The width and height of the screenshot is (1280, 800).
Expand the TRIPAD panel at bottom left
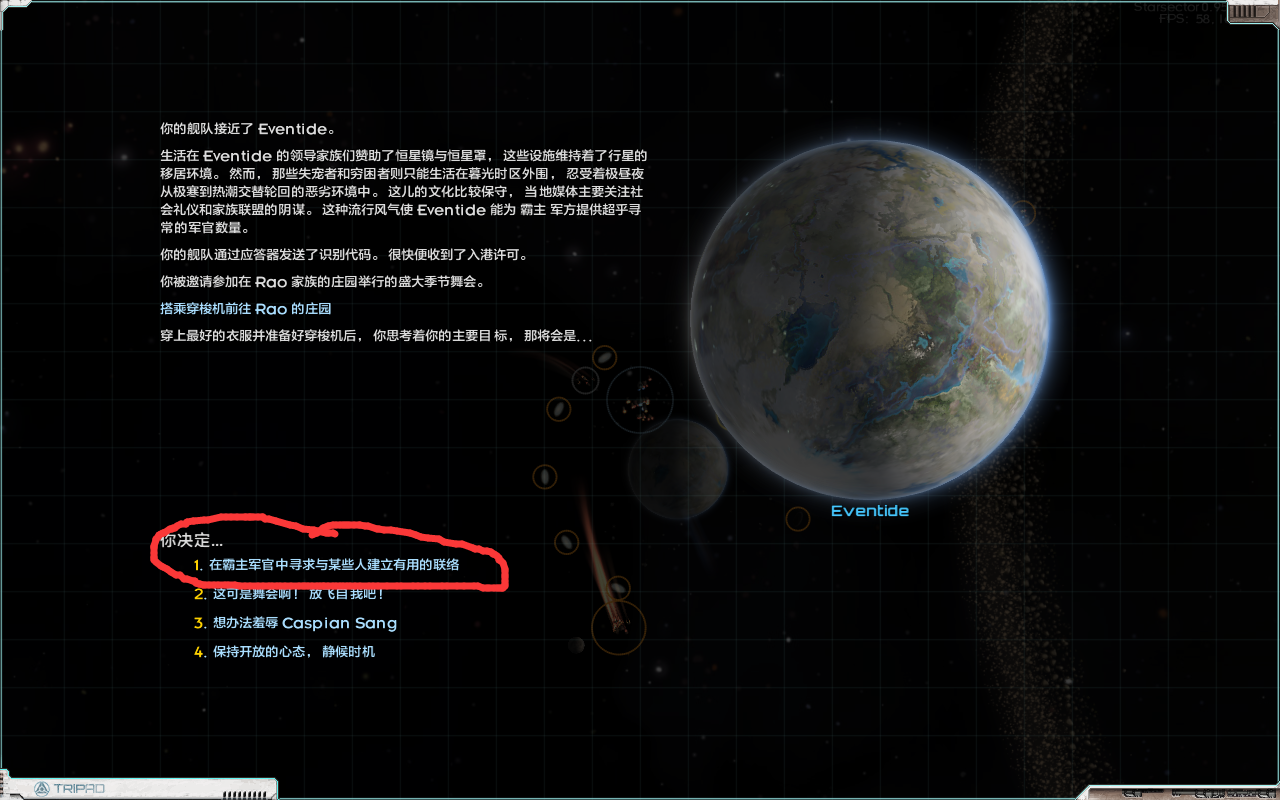[138, 788]
